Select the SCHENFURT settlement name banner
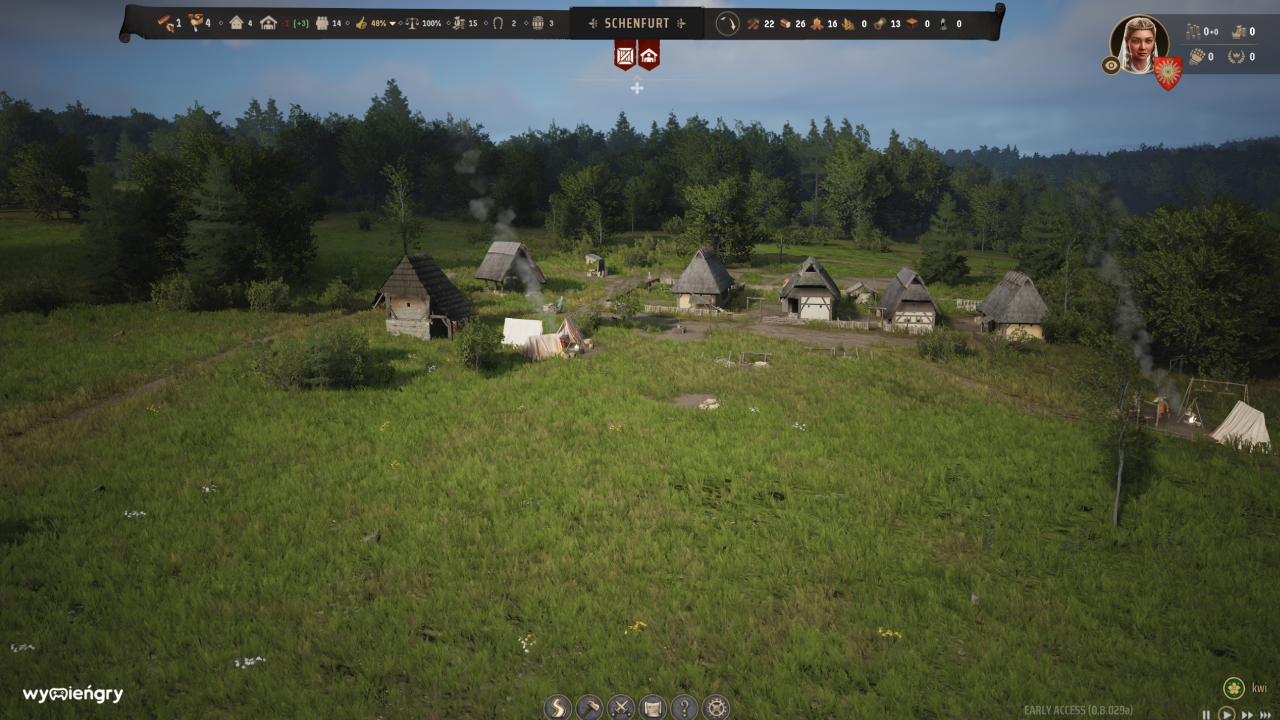The image size is (1280, 720). (x=638, y=23)
